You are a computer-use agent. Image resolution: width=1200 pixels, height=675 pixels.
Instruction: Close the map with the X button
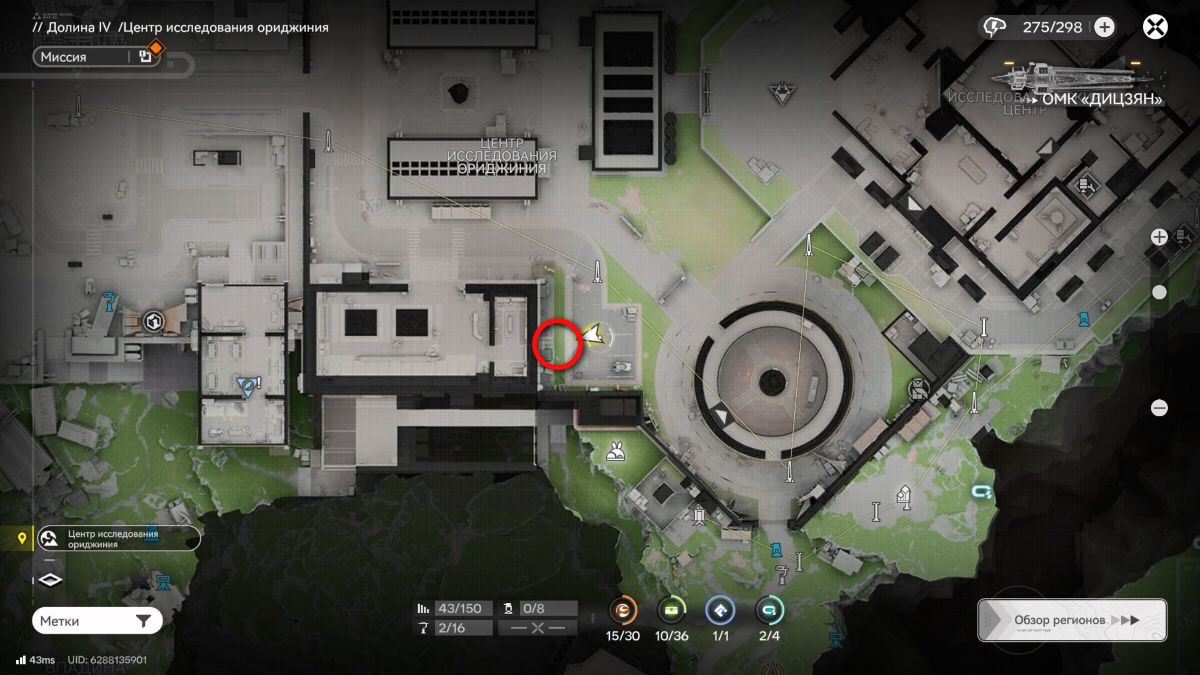pos(1156,27)
